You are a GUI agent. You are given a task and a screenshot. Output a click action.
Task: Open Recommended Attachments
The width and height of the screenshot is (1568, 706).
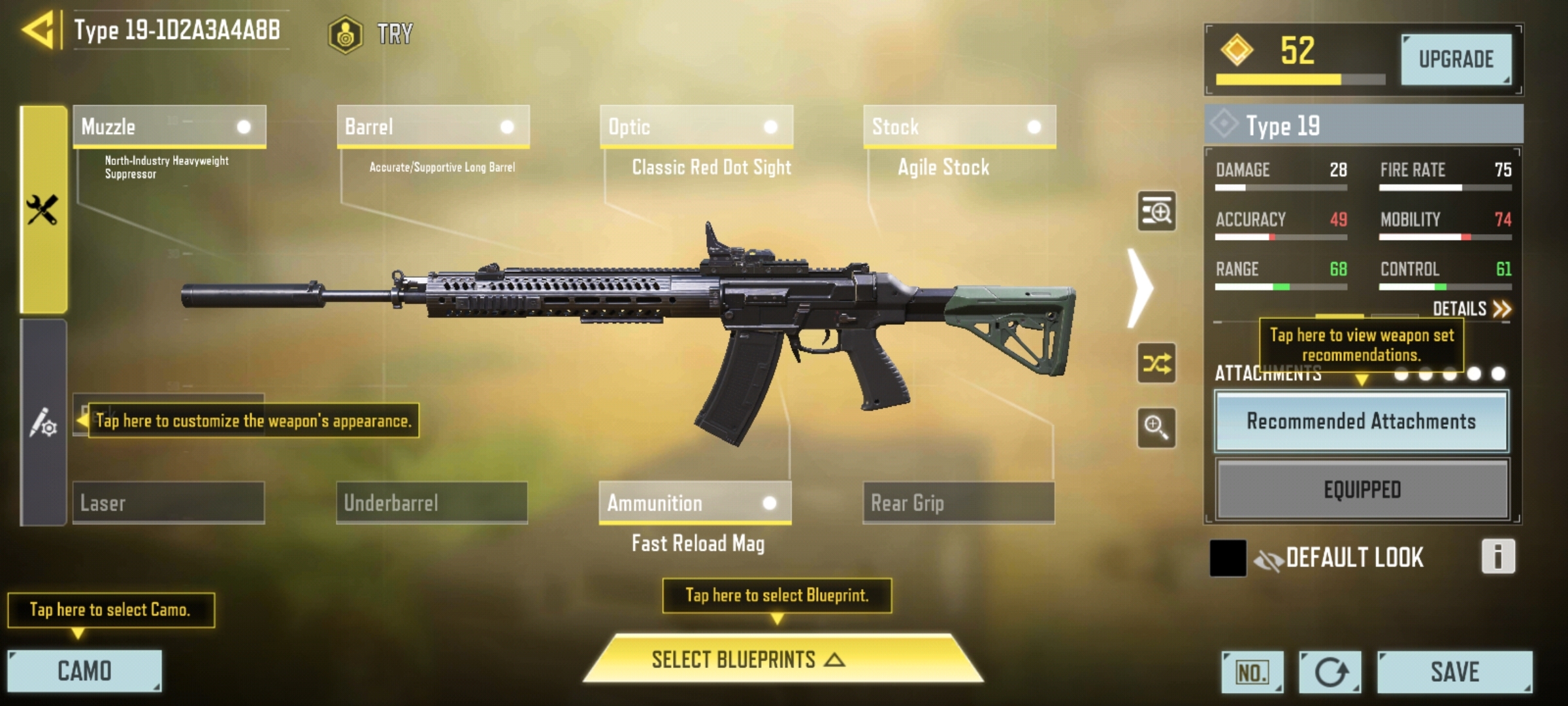(1362, 421)
